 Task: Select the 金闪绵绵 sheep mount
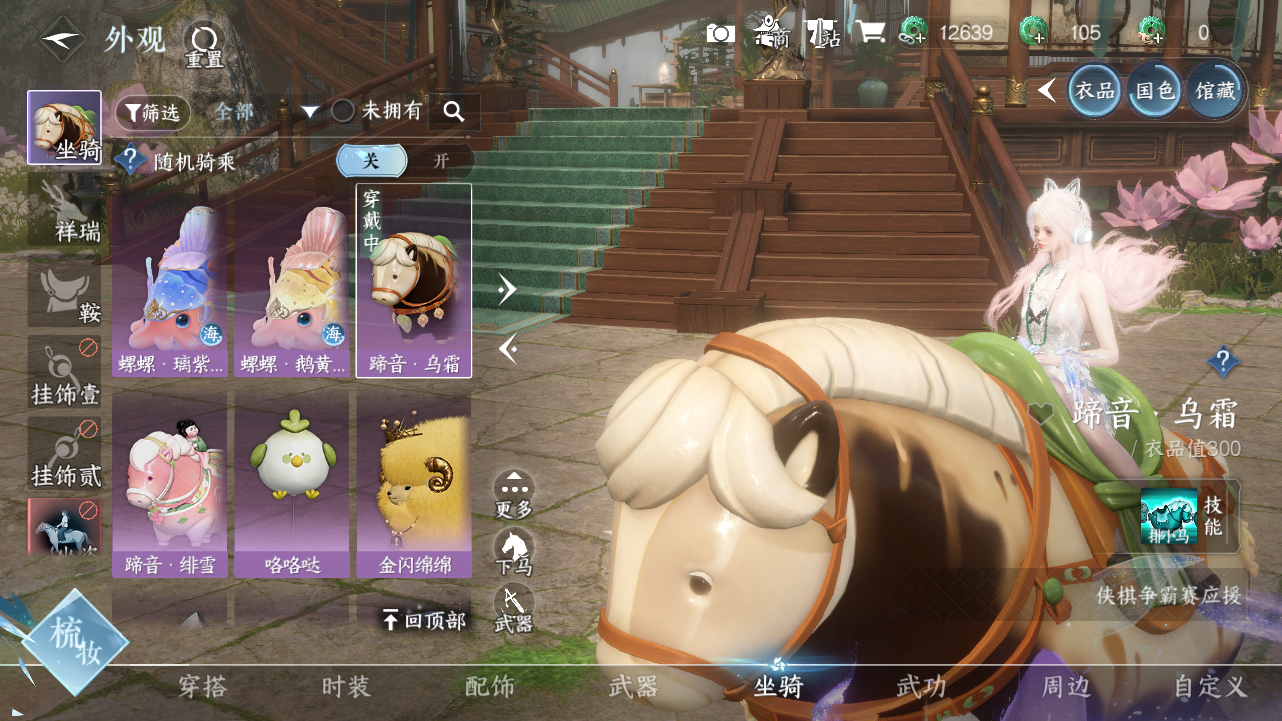(415, 485)
